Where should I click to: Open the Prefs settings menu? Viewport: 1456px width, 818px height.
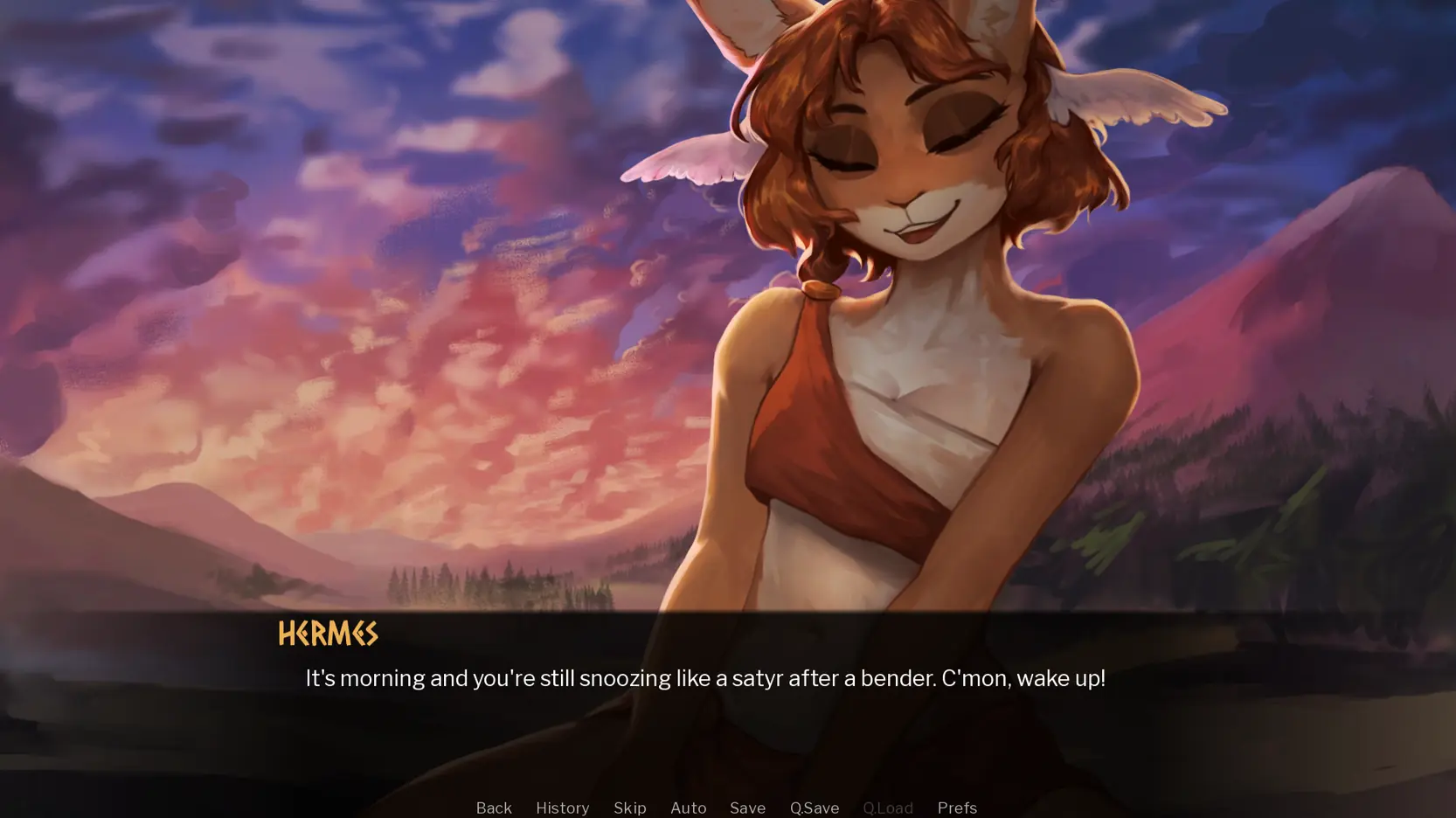pos(957,808)
